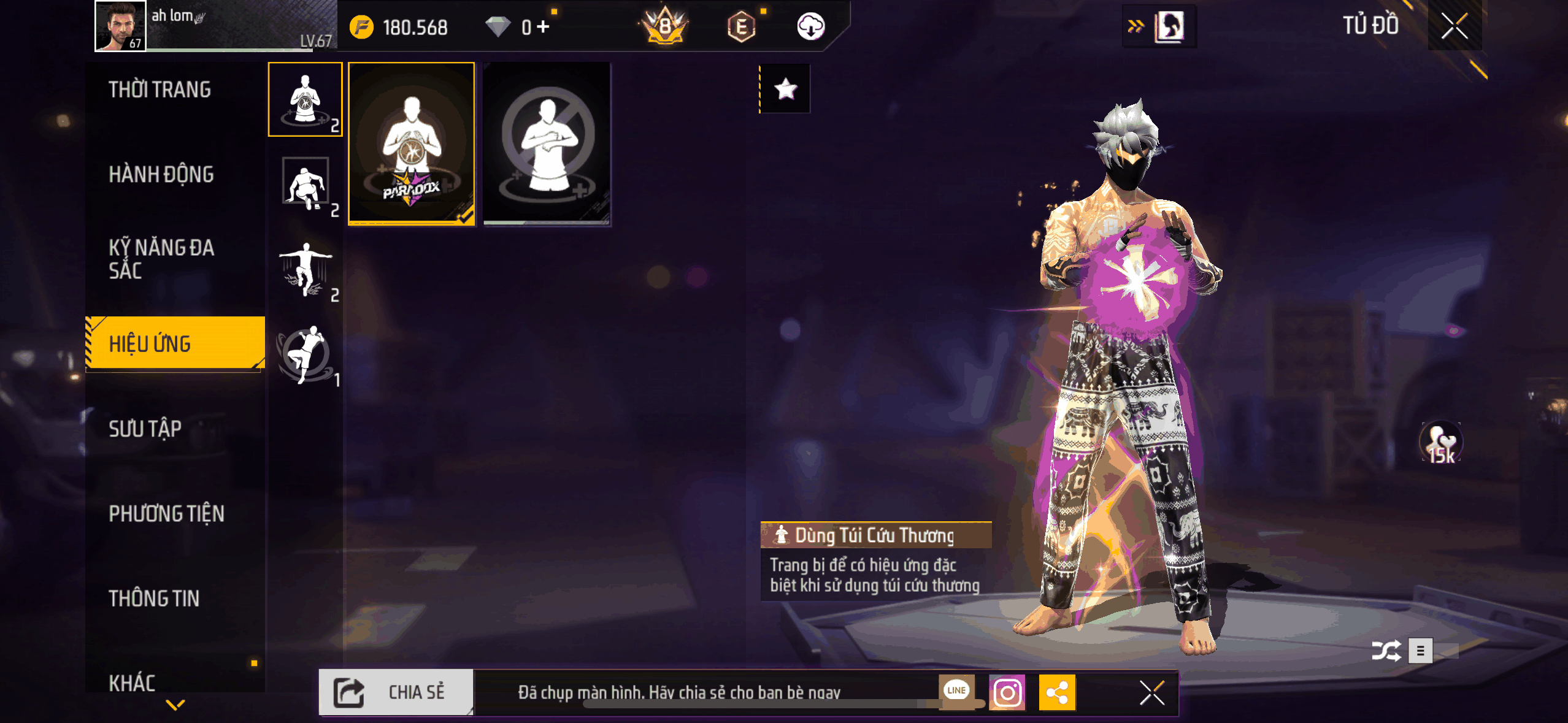The width and height of the screenshot is (1568, 723).
Task: Open the Thời Trang category
Action: [159, 90]
